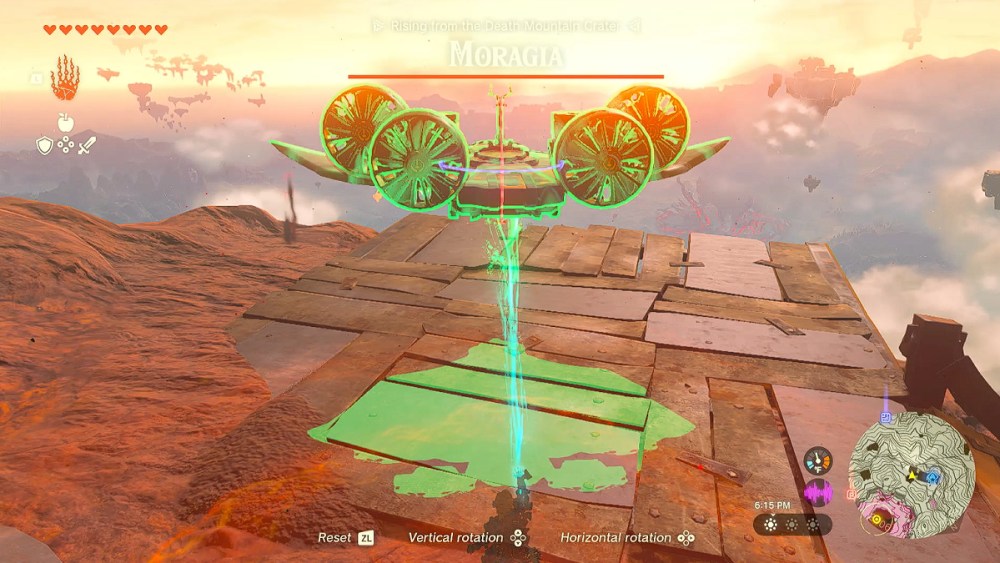Click the purple noise level meter
This screenshot has height=563, width=1000.
817,492
